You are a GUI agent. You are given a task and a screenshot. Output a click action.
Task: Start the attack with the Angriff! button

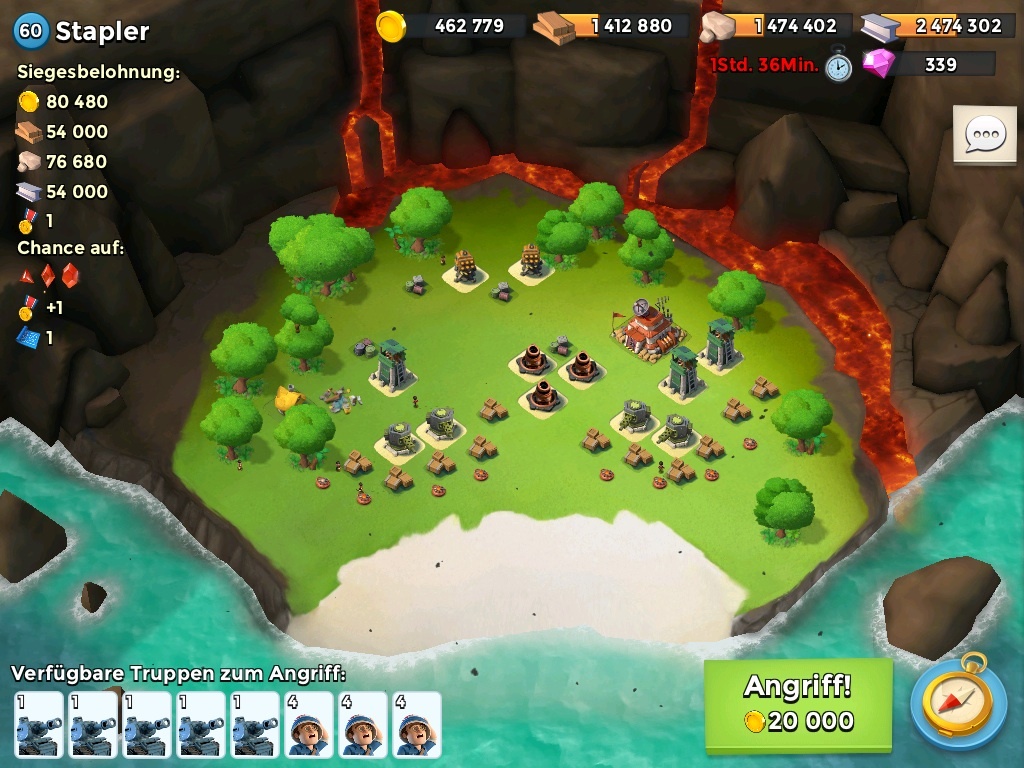(798, 704)
